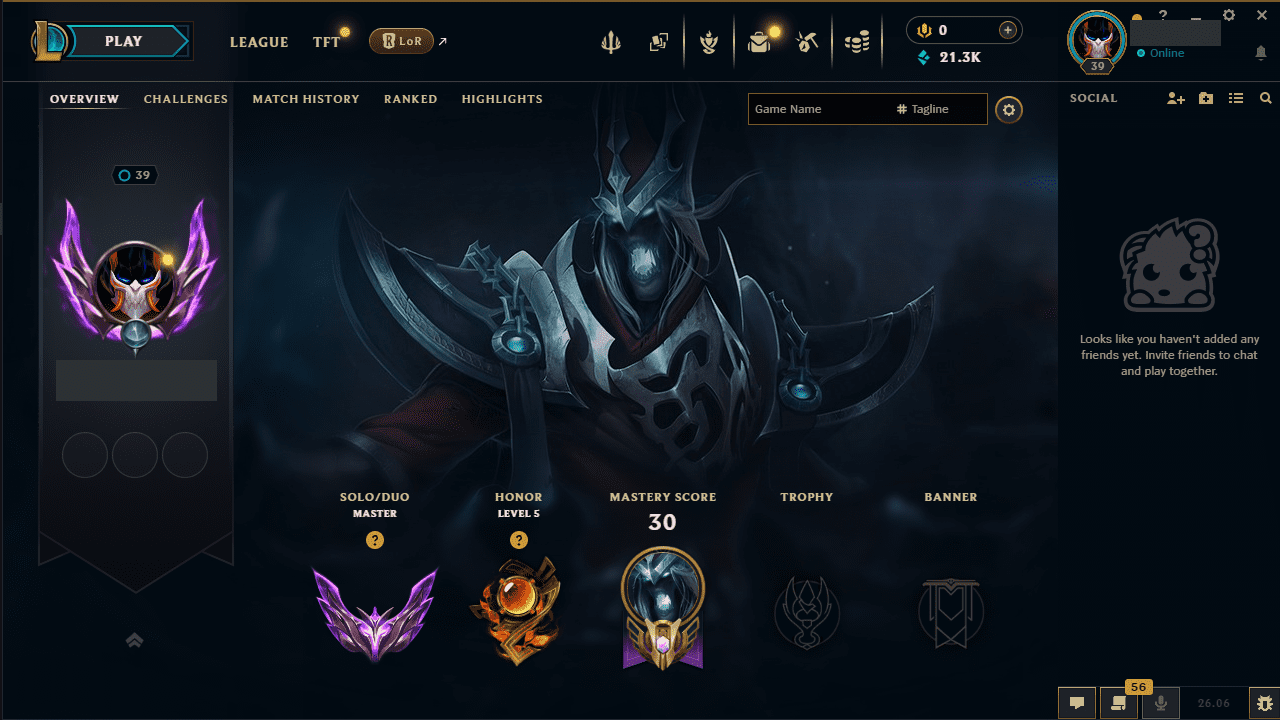Open search settings with the gear dropdown
The width and height of the screenshot is (1280, 720).
[x=1008, y=110]
